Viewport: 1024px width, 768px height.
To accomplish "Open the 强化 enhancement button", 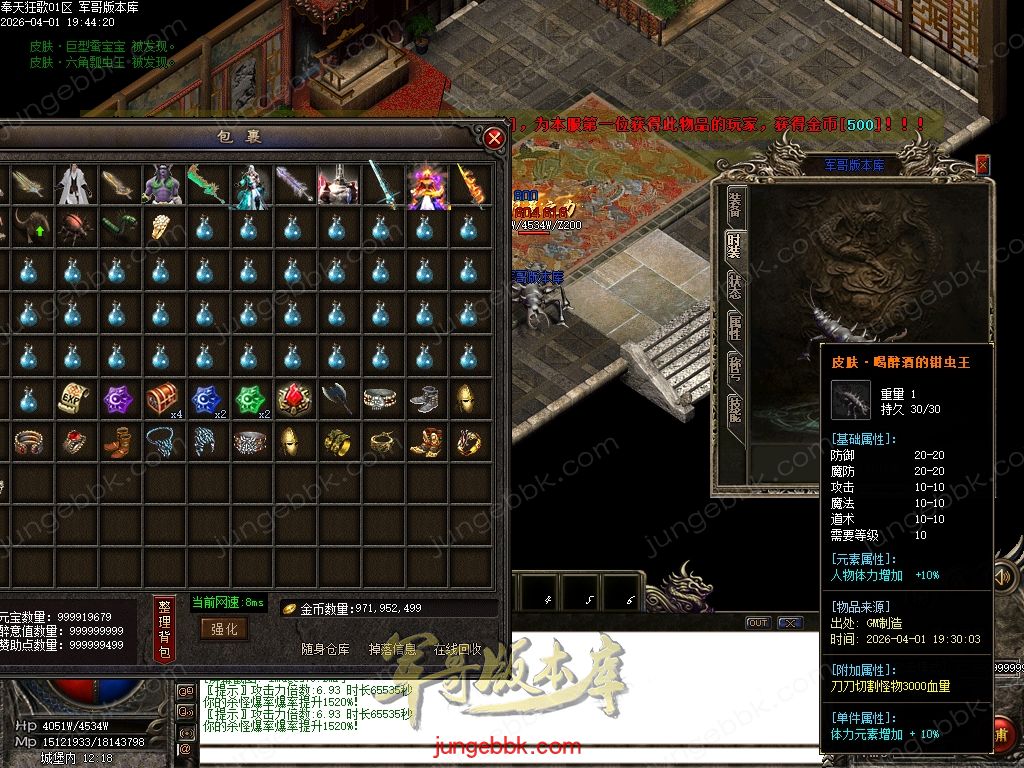I will (x=224, y=628).
